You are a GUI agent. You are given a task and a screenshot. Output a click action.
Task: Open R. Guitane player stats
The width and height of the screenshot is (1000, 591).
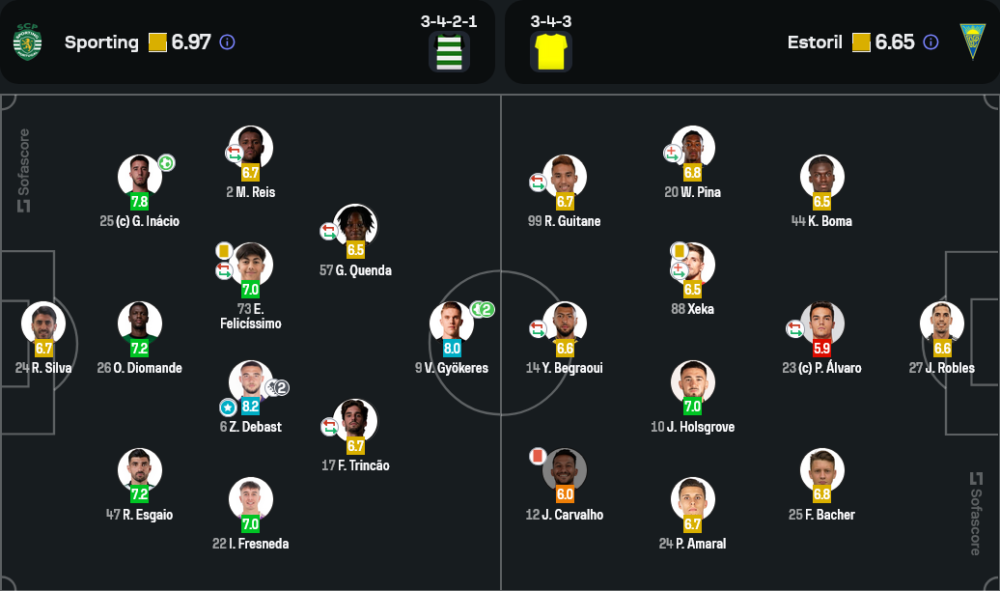[x=565, y=177]
